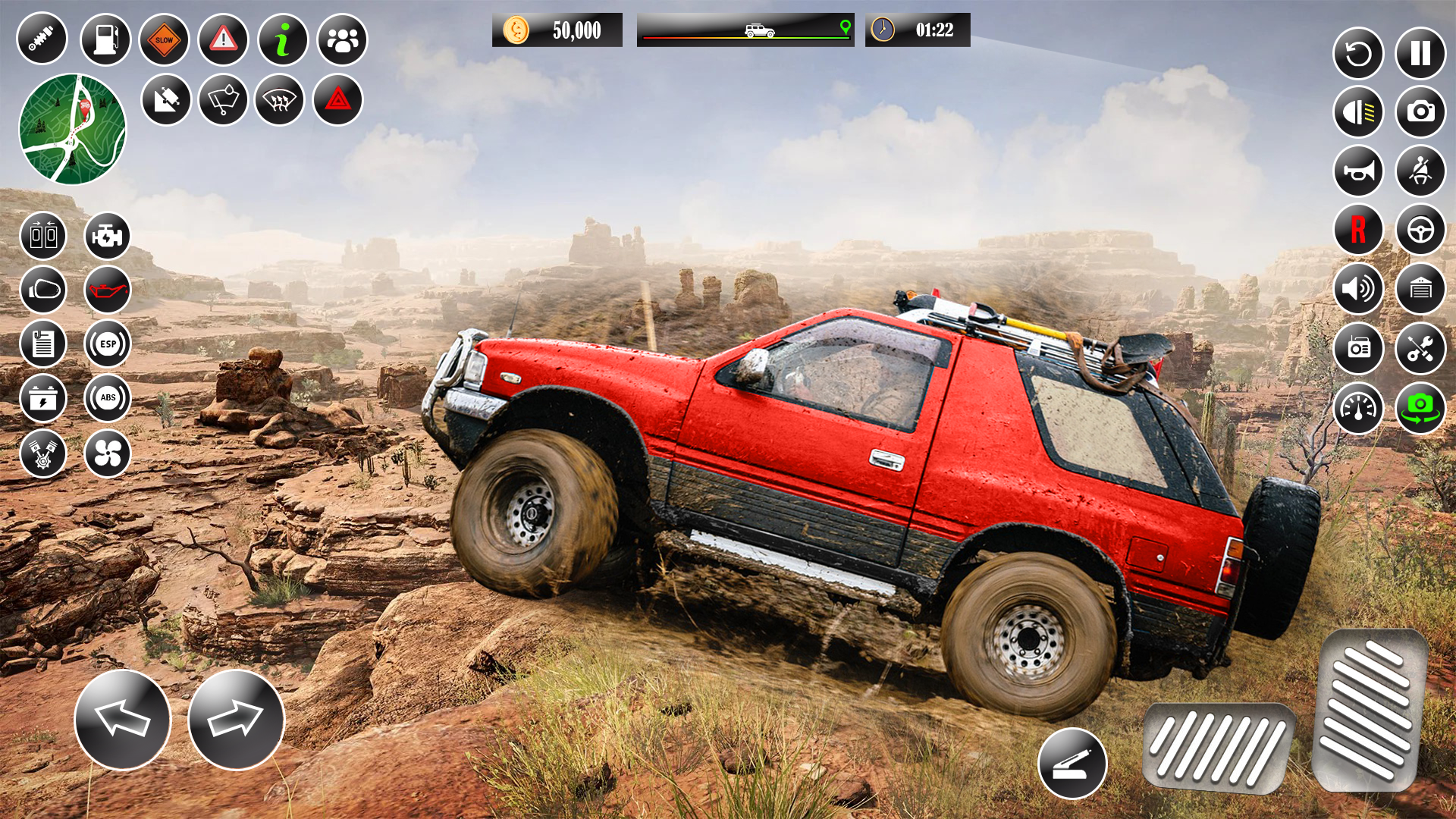Image resolution: width=1456 pixels, height=819 pixels.
Task: Toggle the headlights
Action: [x=1360, y=112]
